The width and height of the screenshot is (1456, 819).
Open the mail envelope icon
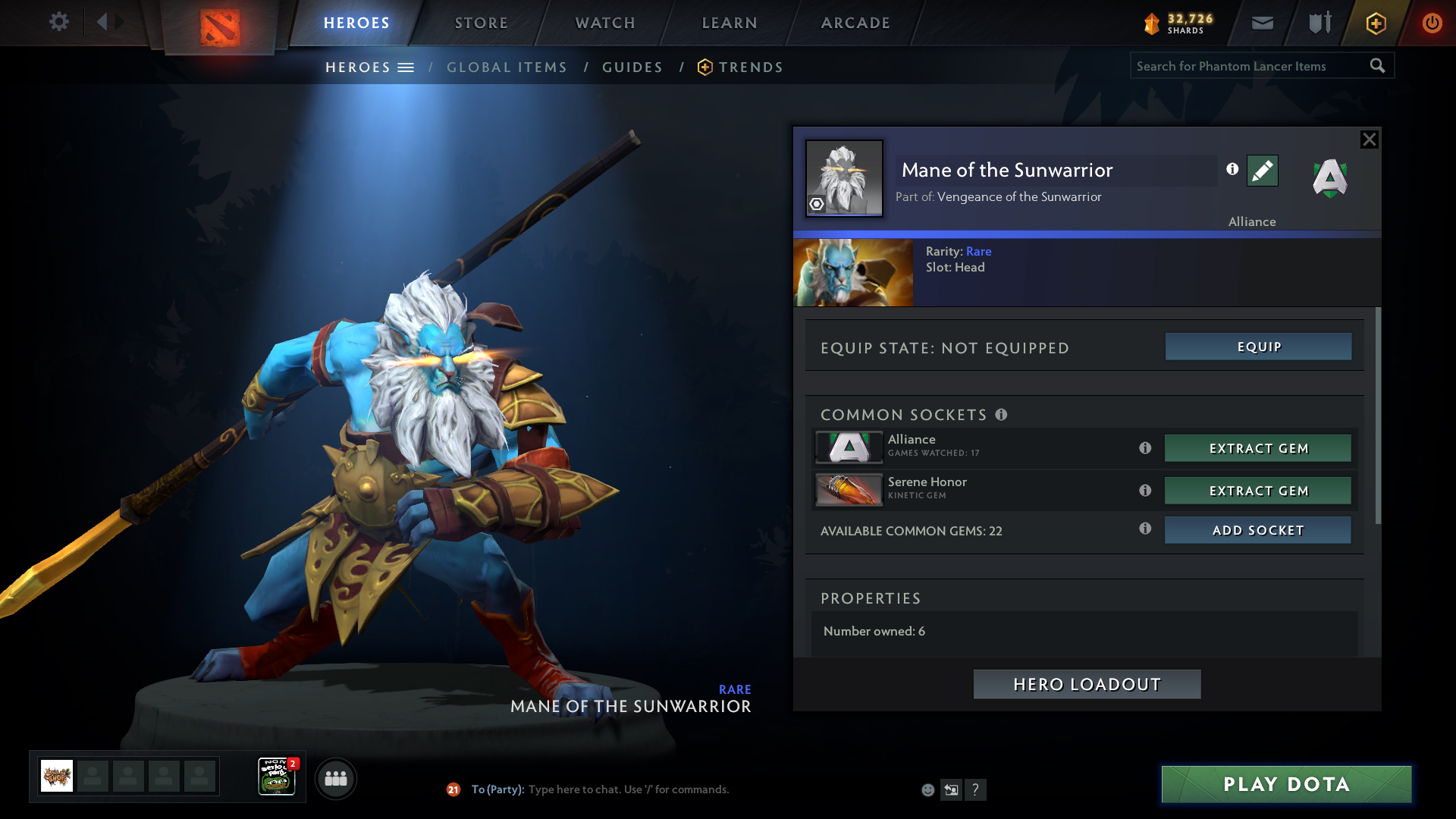click(x=1263, y=23)
